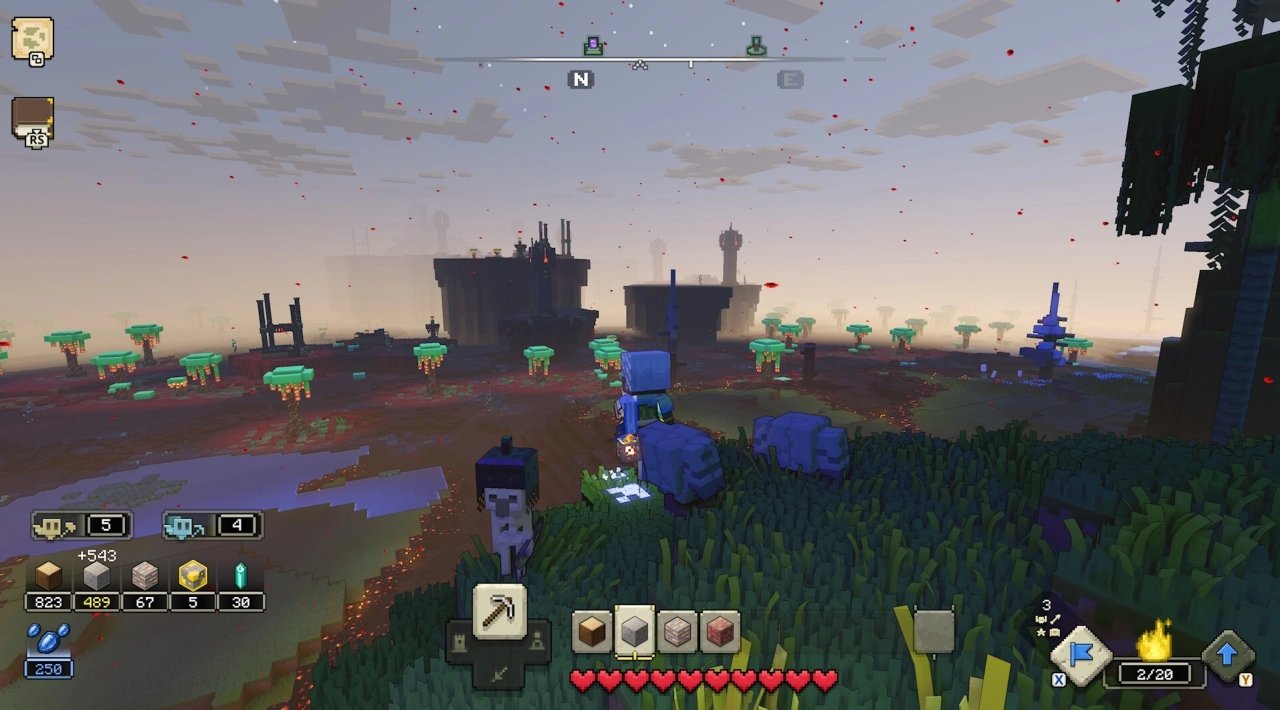Click the prismarine crystal resource icon
Image resolution: width=1280 pixels, height=710 pixels.
pyautogui.click(x=240, y=576)
